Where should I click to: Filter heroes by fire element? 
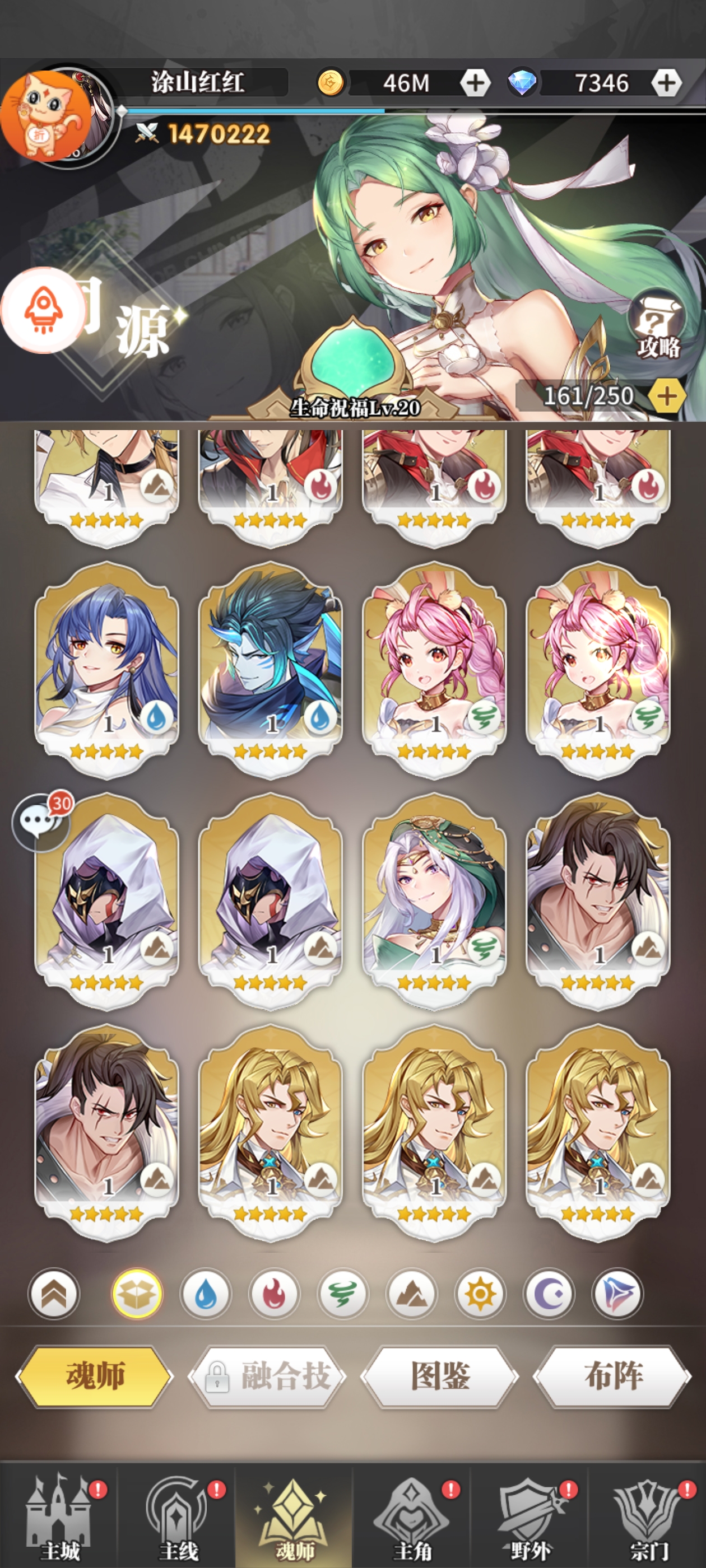pyautogui.click(x=274, y=1294)
